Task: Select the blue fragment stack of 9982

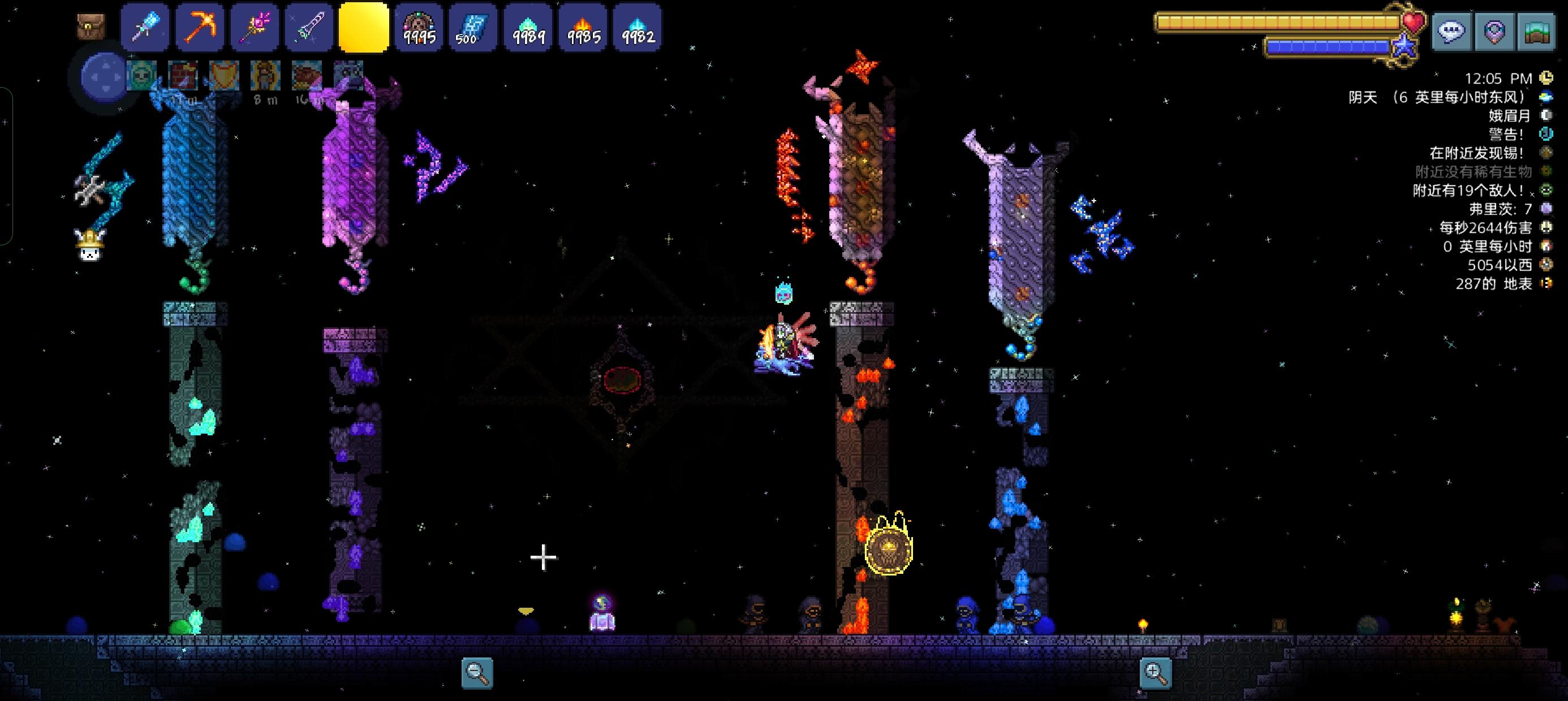Action: tap(637, 28)
